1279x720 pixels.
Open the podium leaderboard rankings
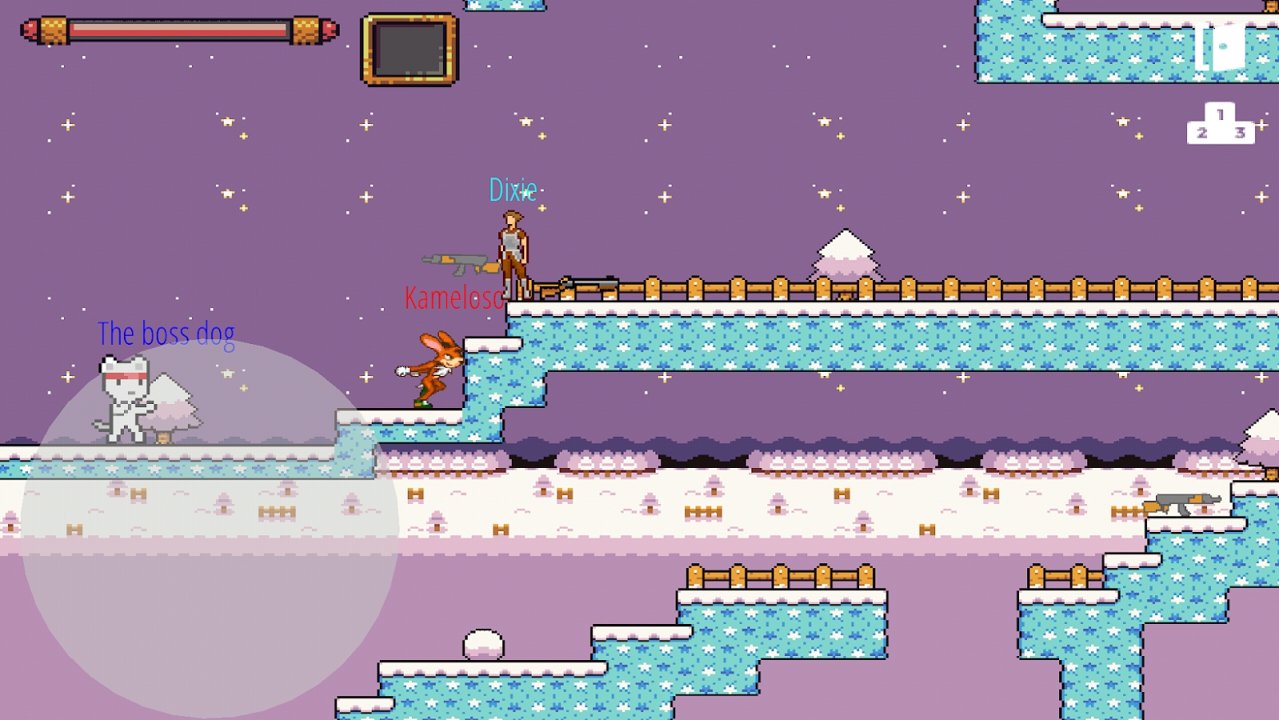1220,124
